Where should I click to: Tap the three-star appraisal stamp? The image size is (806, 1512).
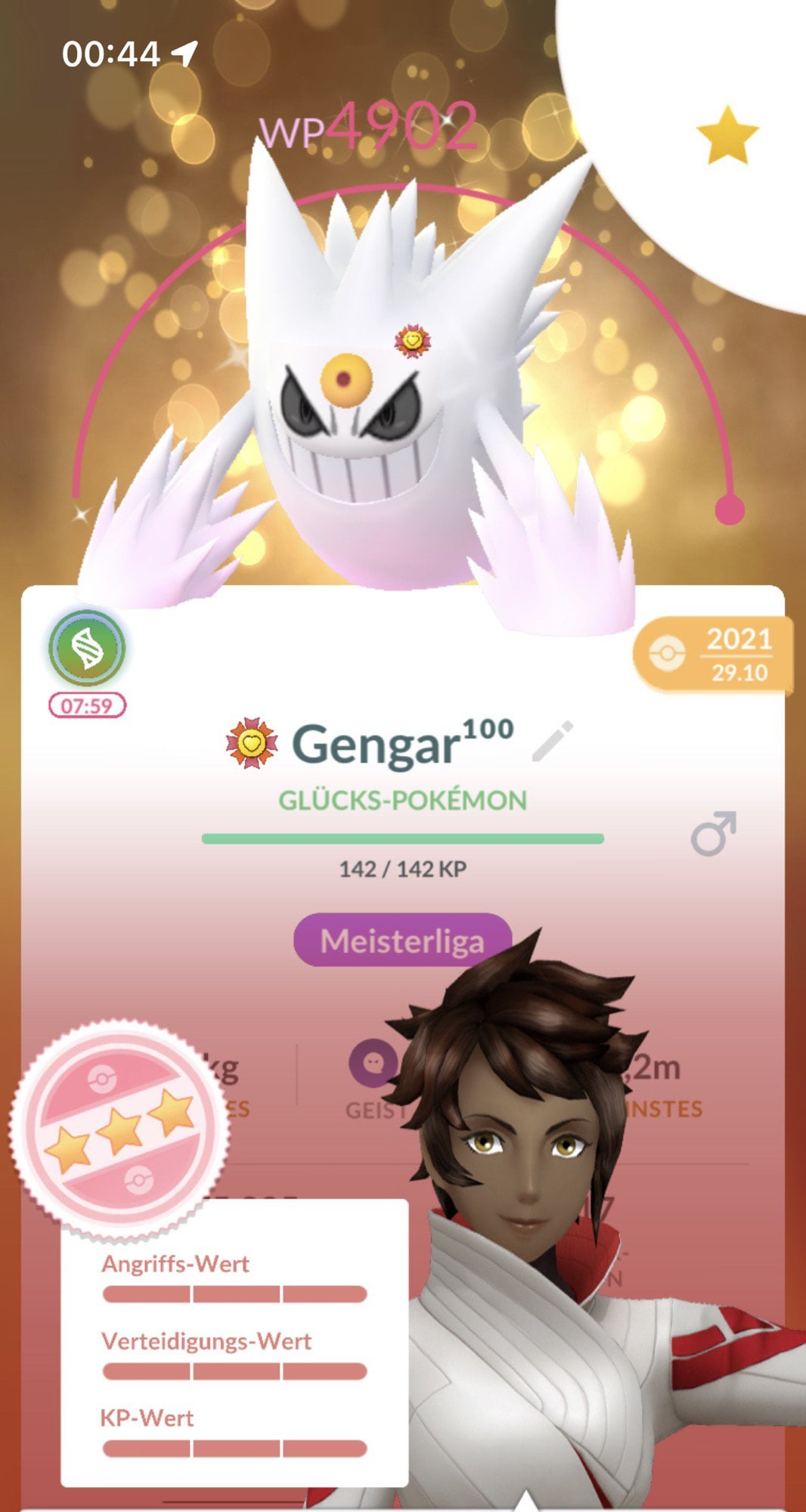pos(119,1130)
